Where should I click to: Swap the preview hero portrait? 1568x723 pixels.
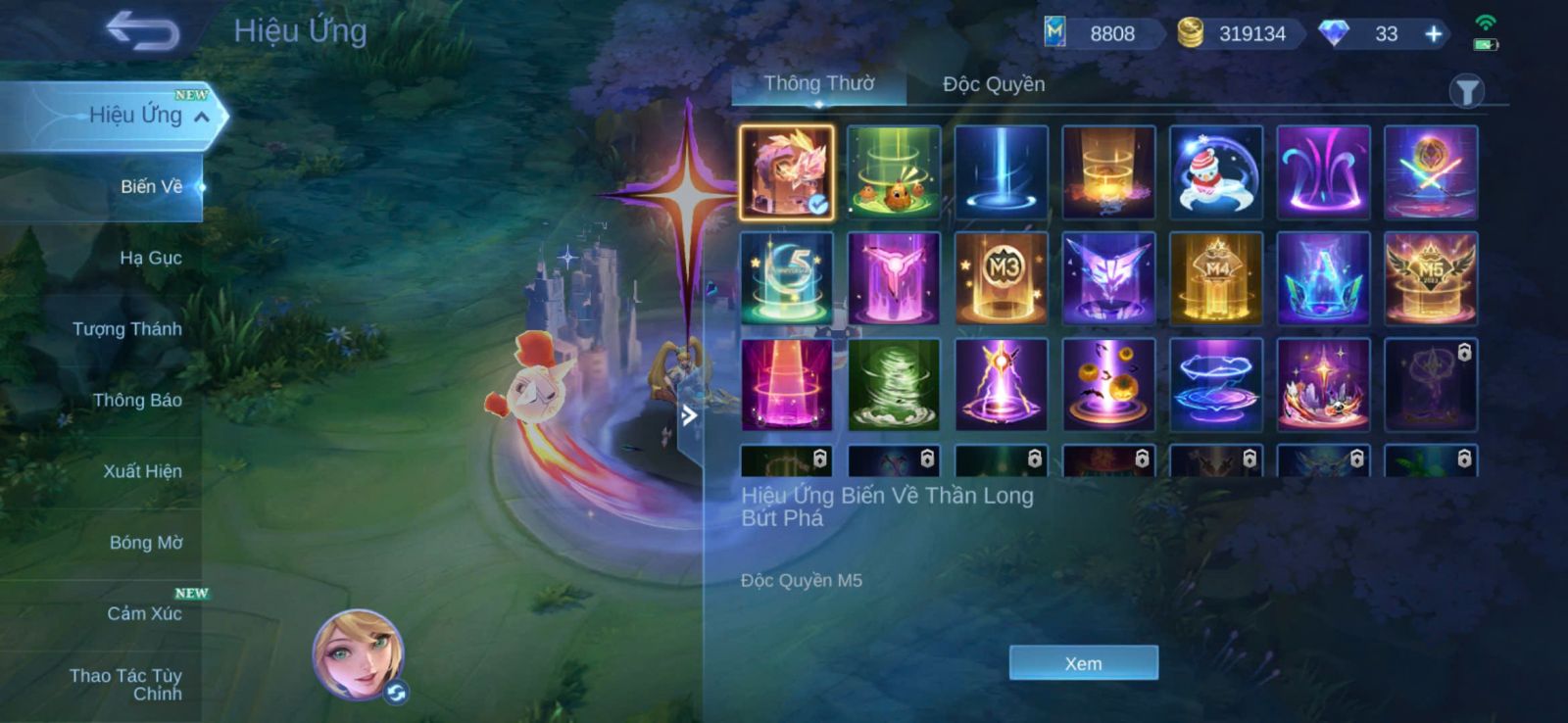[397, 693]
